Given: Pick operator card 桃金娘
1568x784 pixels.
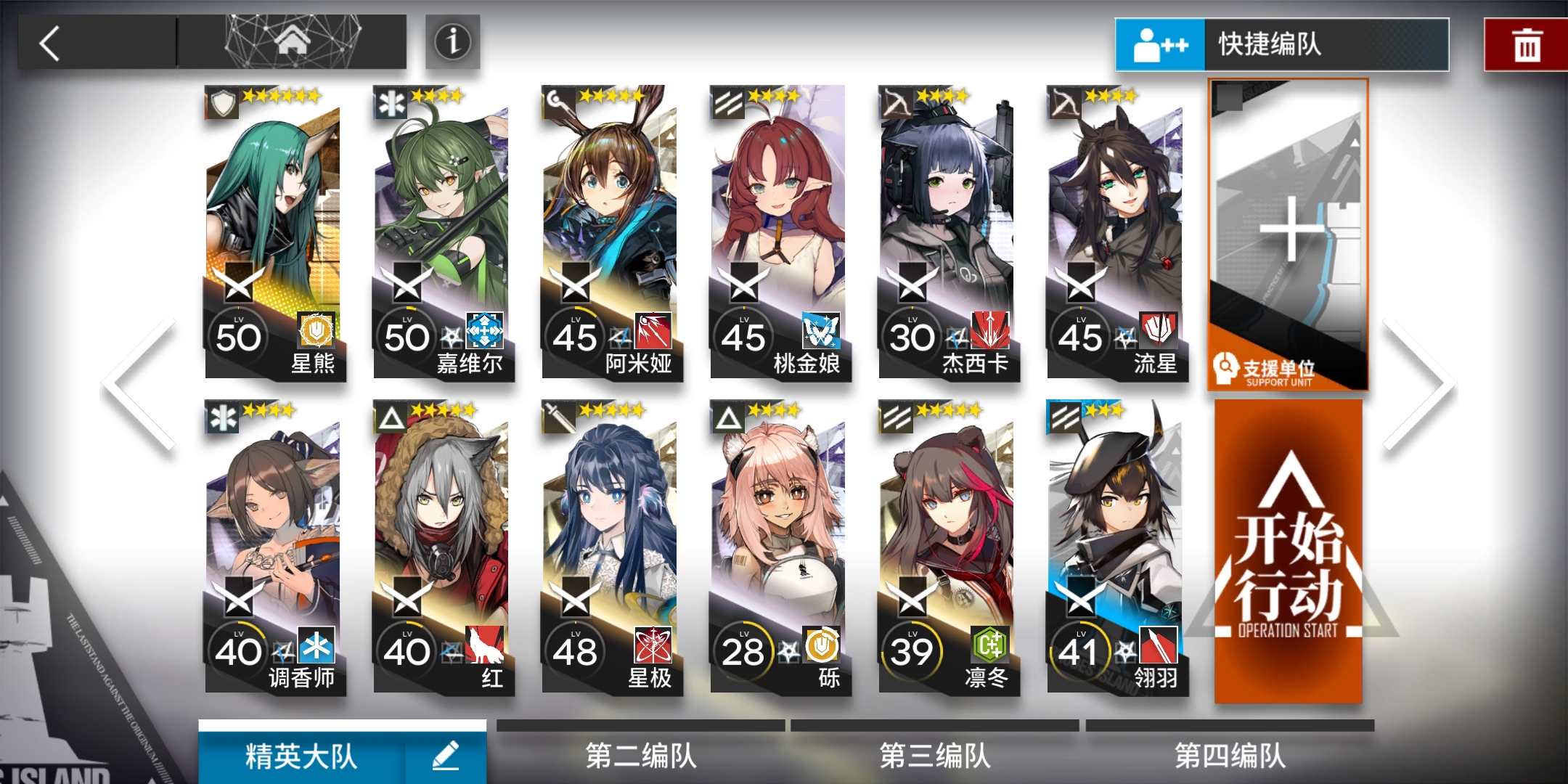Looking at the screenshot, I should click(780, 234).
